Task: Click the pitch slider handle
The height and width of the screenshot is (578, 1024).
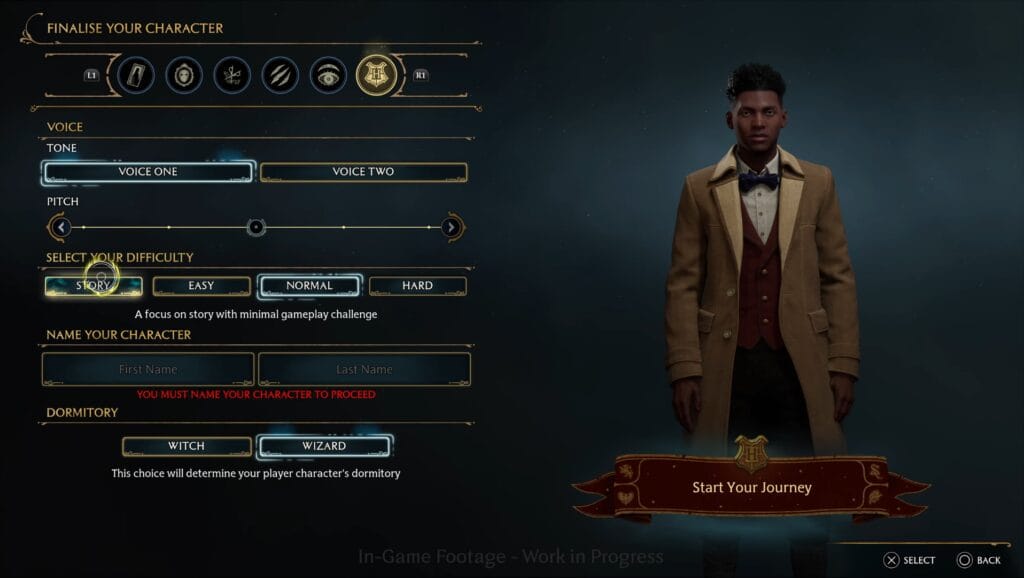Action: pyautogui.click(x=256, y=228)
